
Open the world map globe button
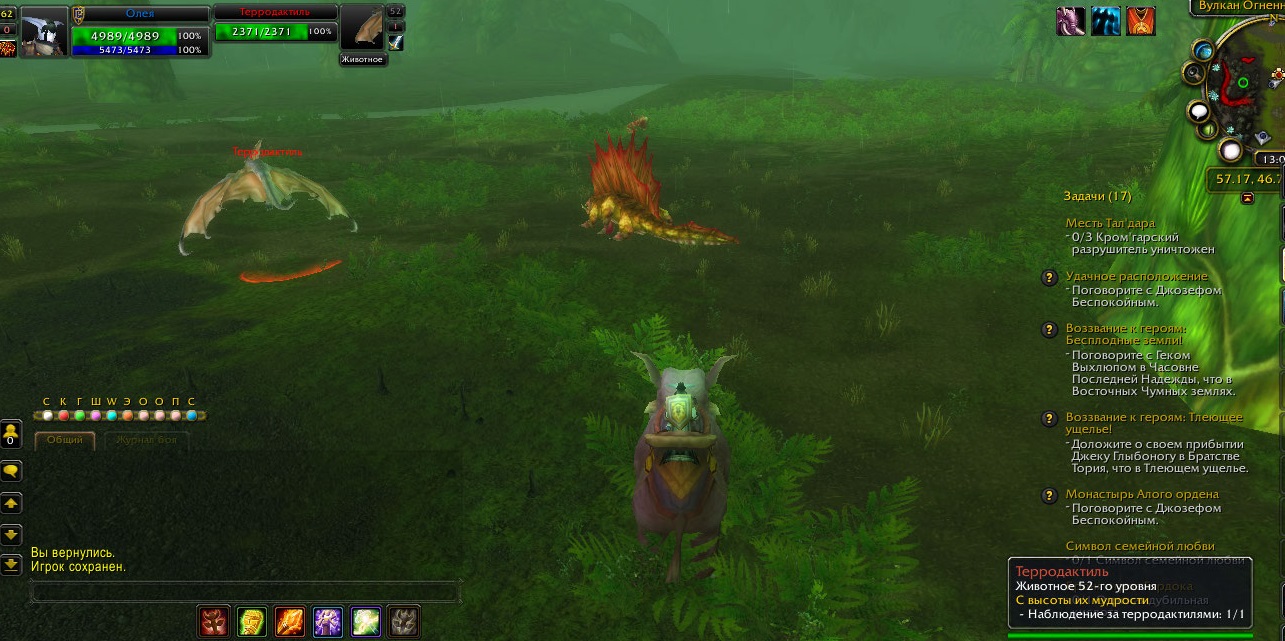[1202, 51]
